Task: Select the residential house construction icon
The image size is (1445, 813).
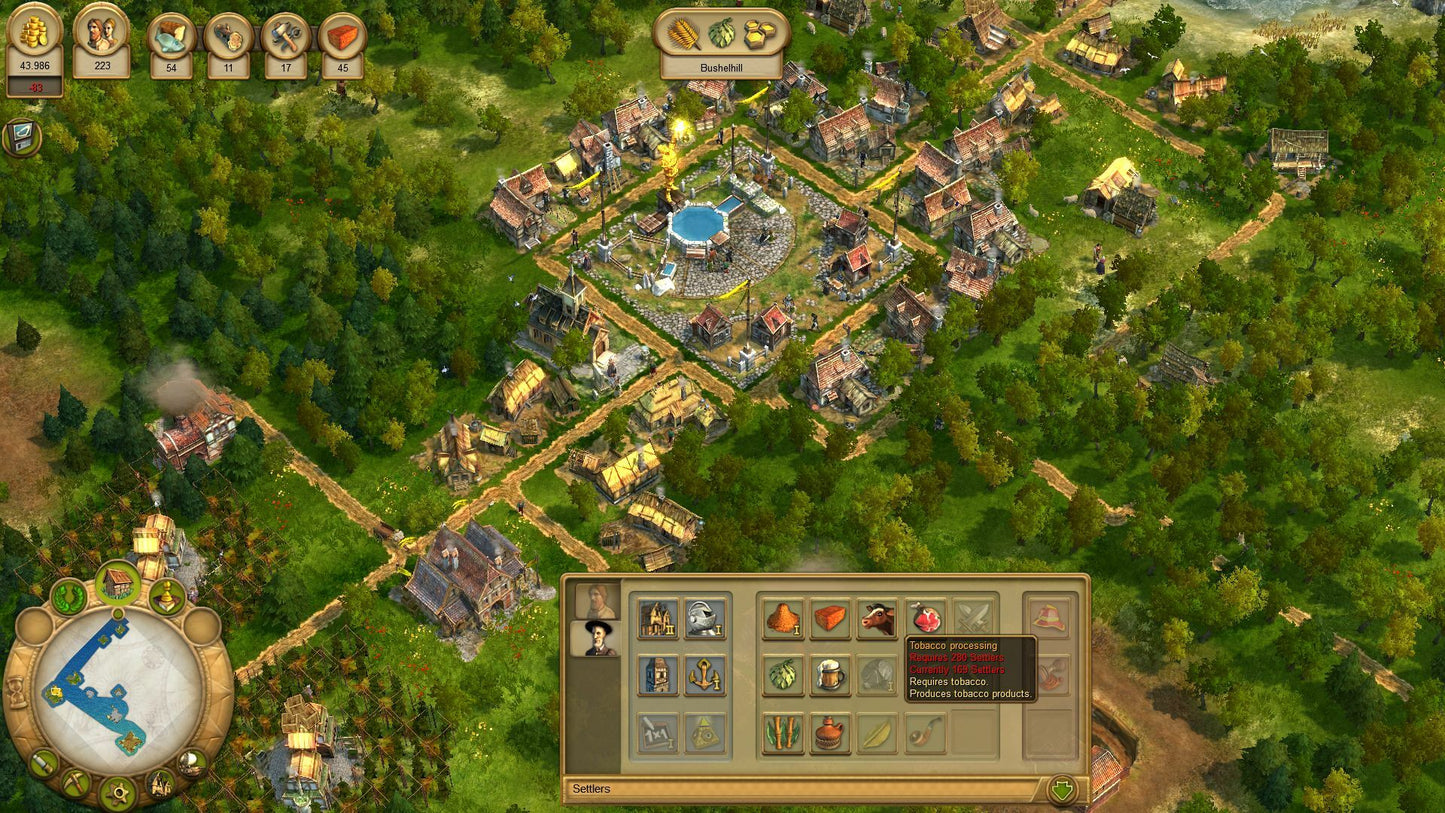Action: [x=657, y=617]
